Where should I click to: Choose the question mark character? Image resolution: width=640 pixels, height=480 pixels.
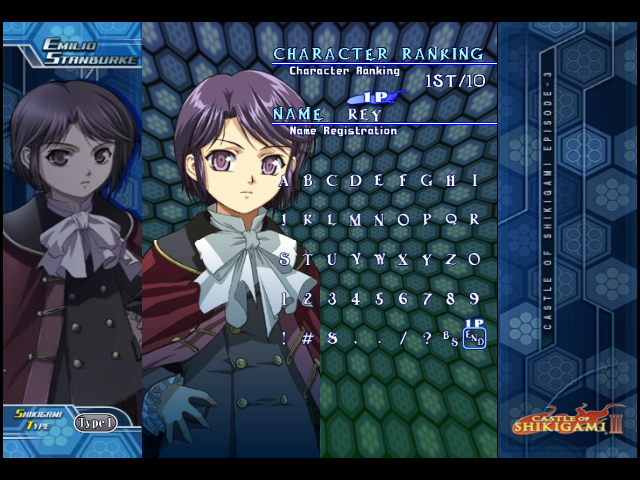427,338
